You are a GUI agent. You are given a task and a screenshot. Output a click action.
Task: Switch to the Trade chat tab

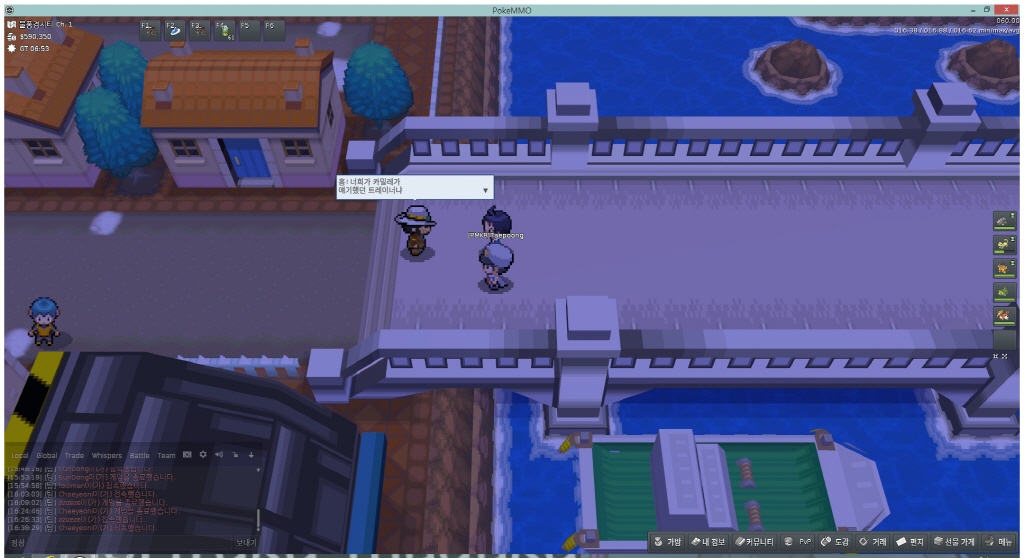click(75, 455)
